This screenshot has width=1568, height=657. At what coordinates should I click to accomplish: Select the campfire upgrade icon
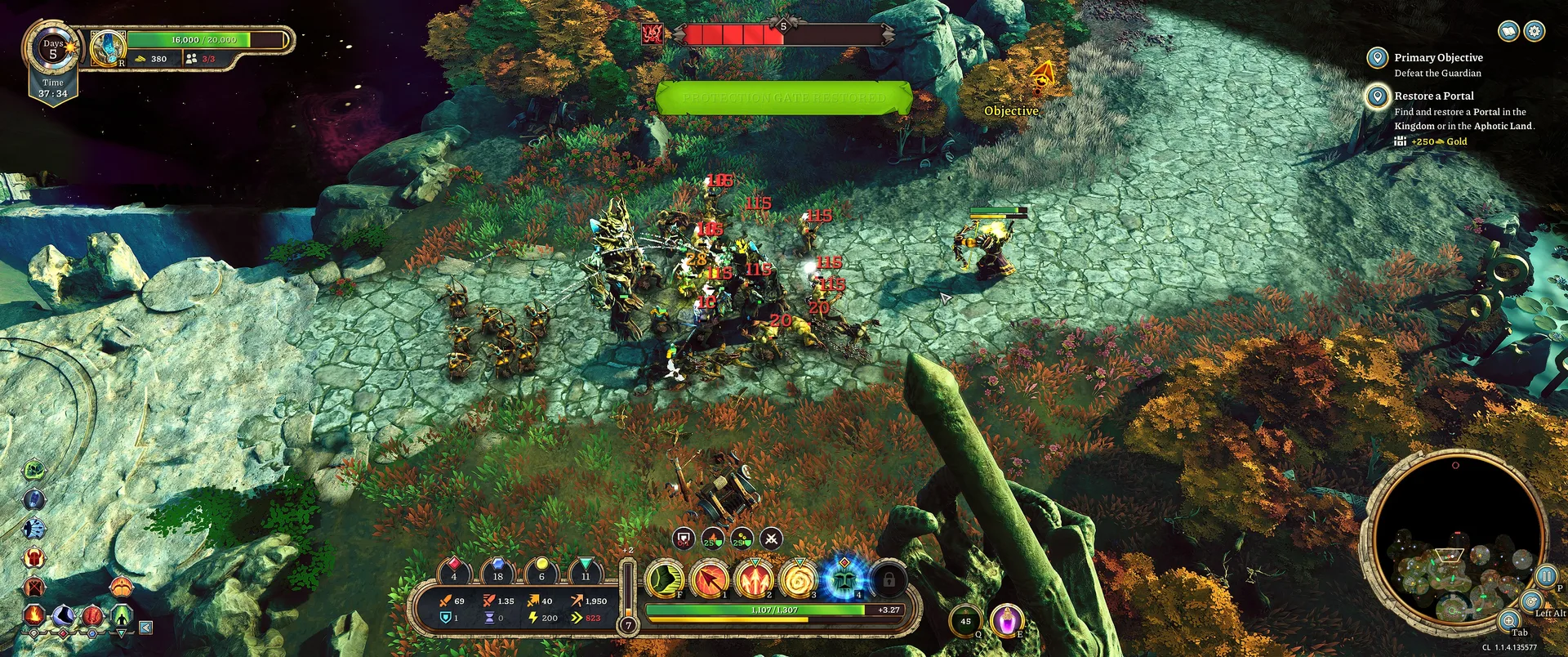click(x=34, y=615)
